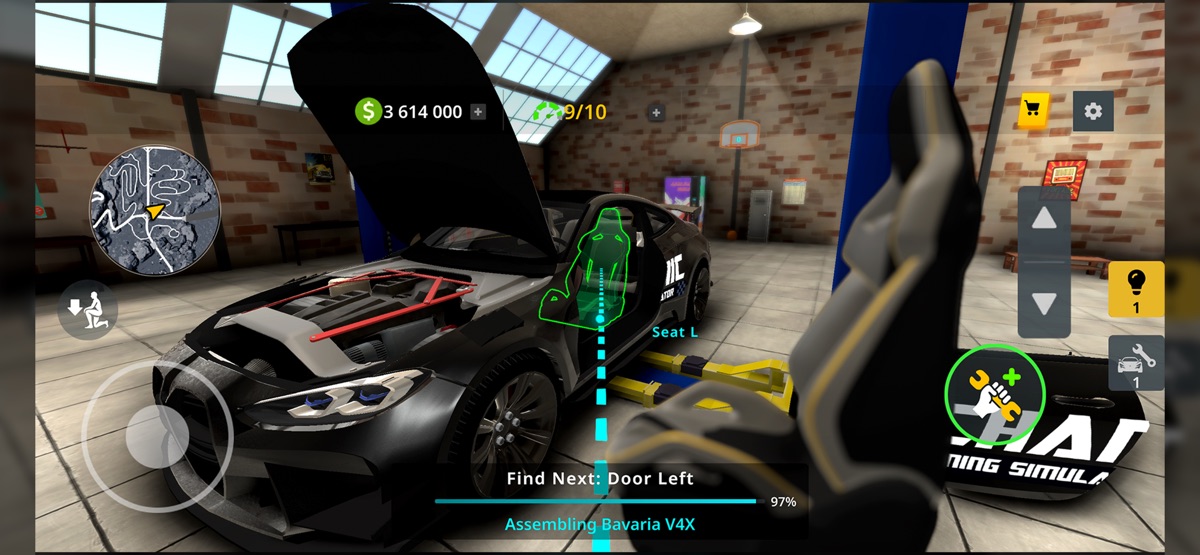Tap the down arrow button
Screen dimensions: 1200x555
pyautogui.click(x=1044, y=303)
